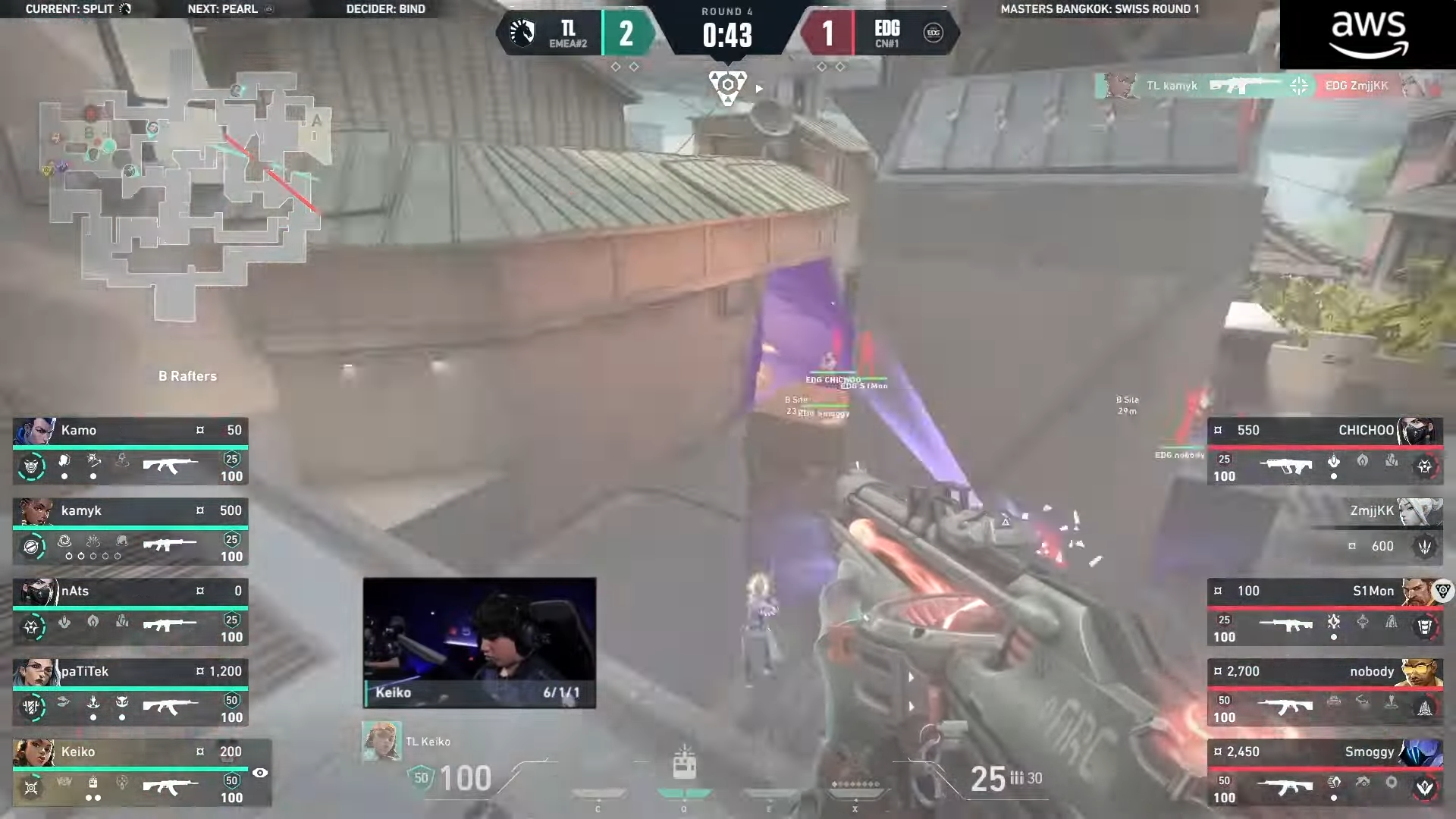1456x819 pixels.
Task: Select Smoggy's player row
Action: pos(1325,774)
